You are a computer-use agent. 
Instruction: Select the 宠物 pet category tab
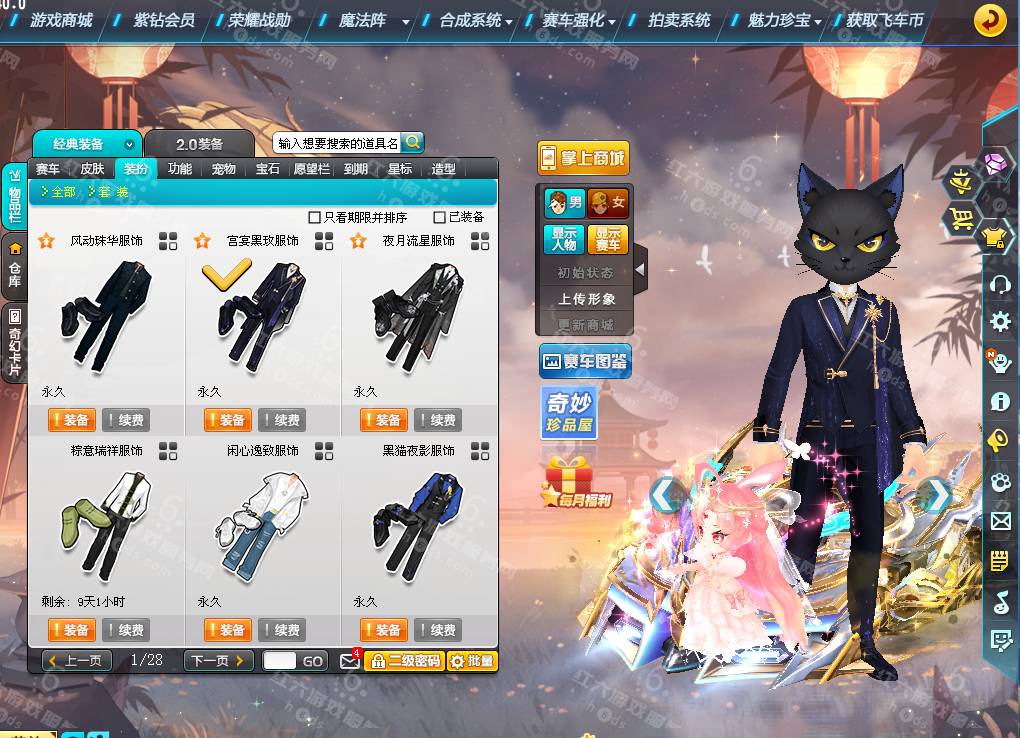point(224,169)
